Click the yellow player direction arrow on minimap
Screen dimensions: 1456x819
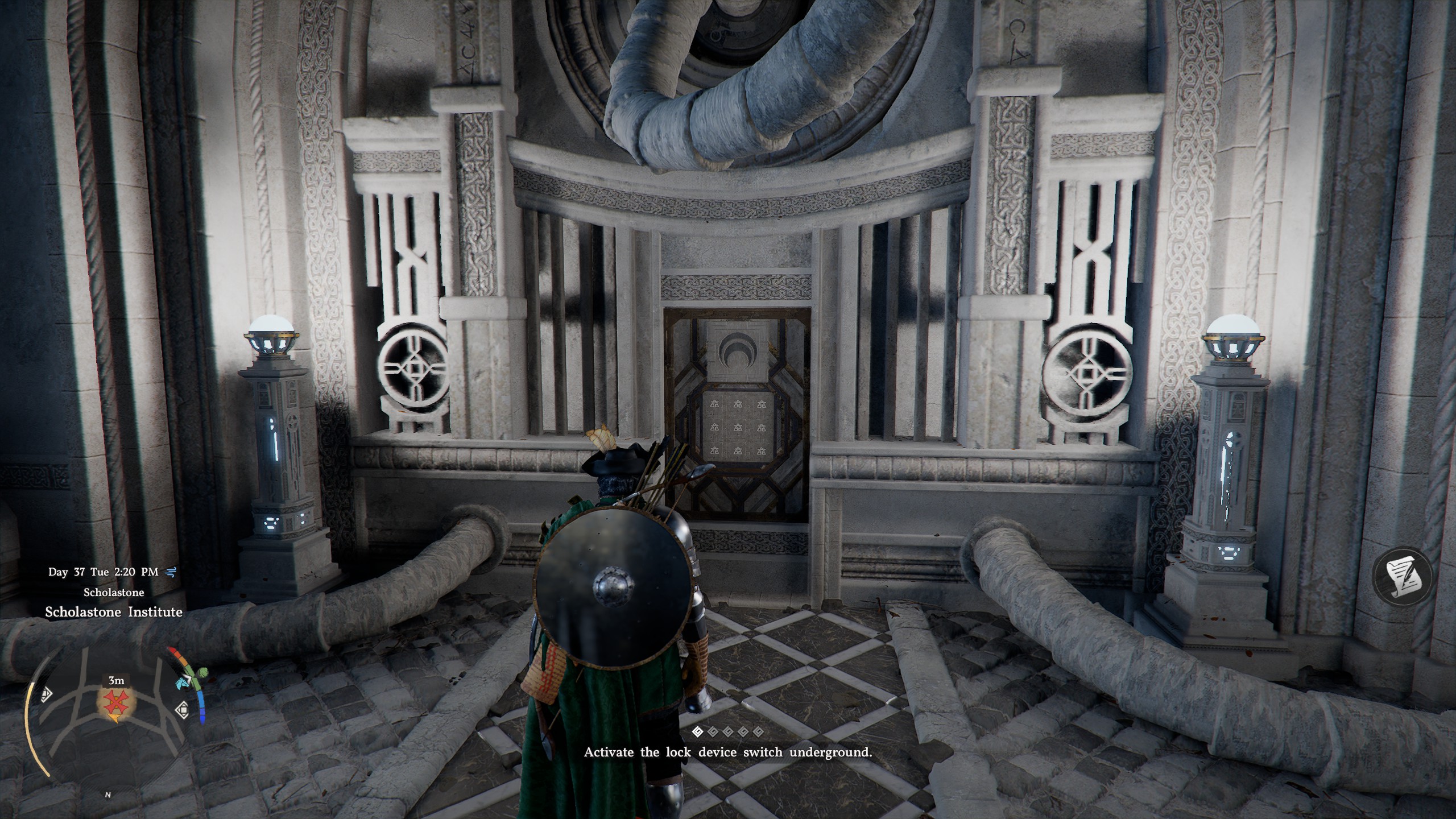pos(114,718)
